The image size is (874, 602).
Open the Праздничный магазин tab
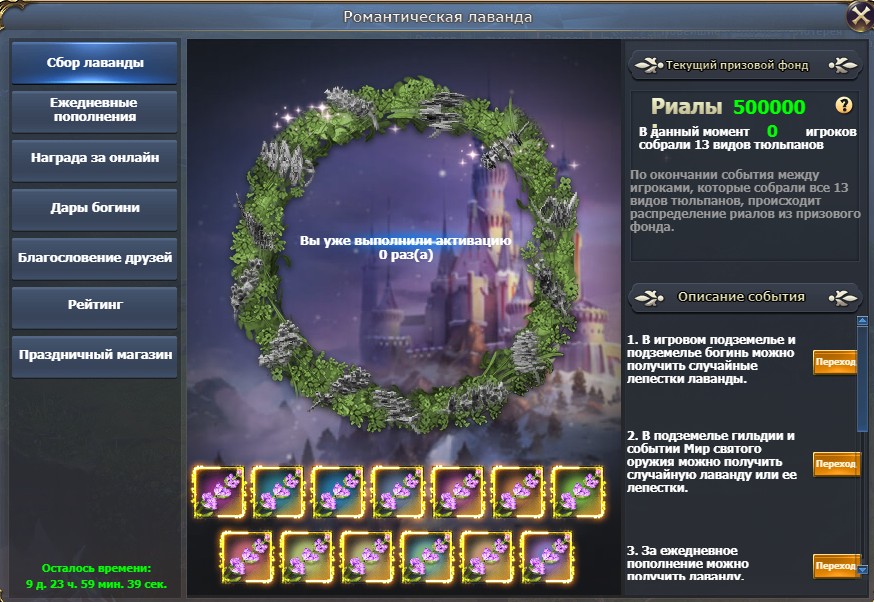pos(95,355)
